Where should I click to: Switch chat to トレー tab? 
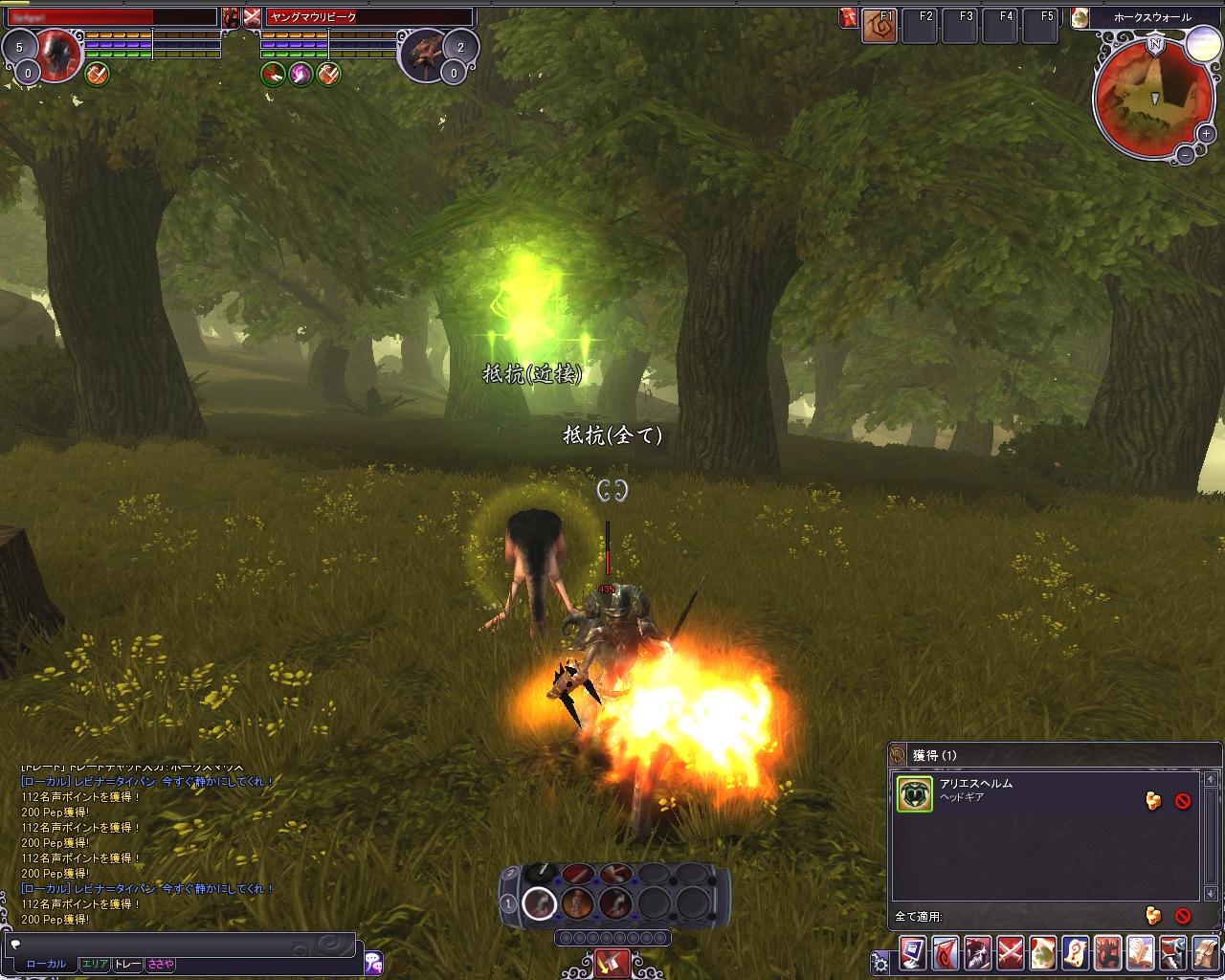click(x=127, y=964)
